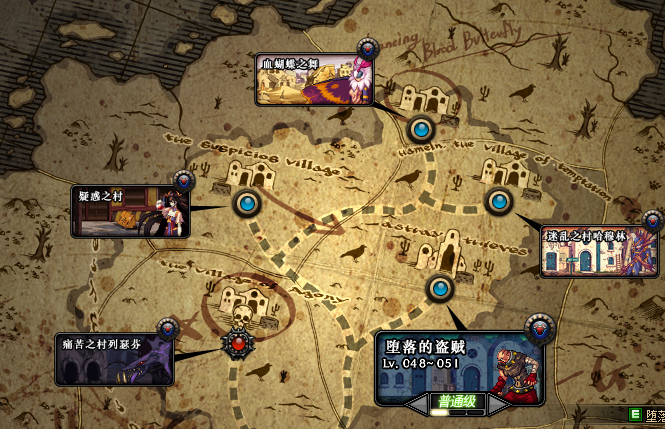This screenshot has width=665, height=429.
Task: Select the red skull node for 痛苦之村列瑟芬
Action: click(238, 344)
